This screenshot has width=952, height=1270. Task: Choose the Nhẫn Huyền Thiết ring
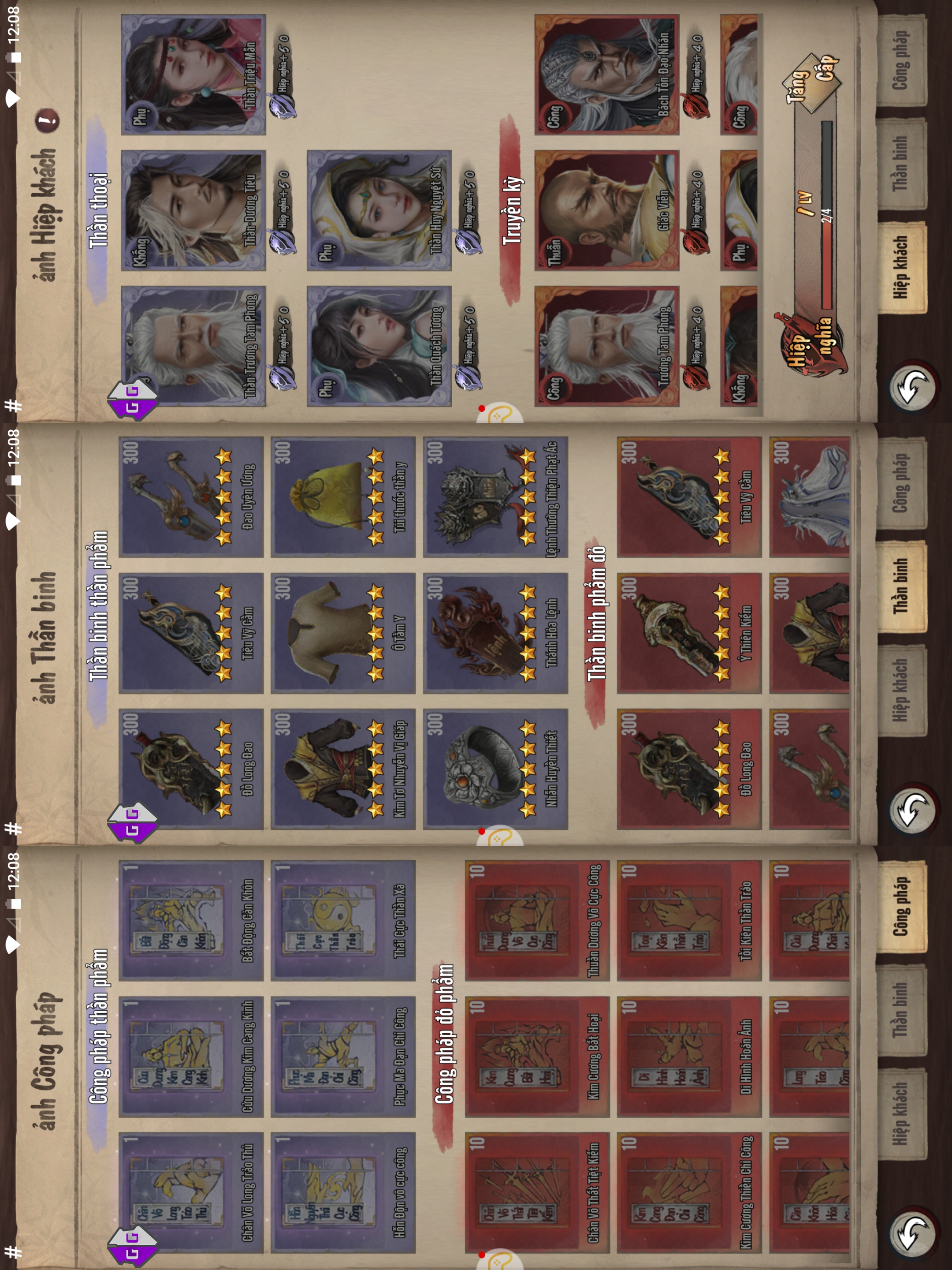pos(495,769)
